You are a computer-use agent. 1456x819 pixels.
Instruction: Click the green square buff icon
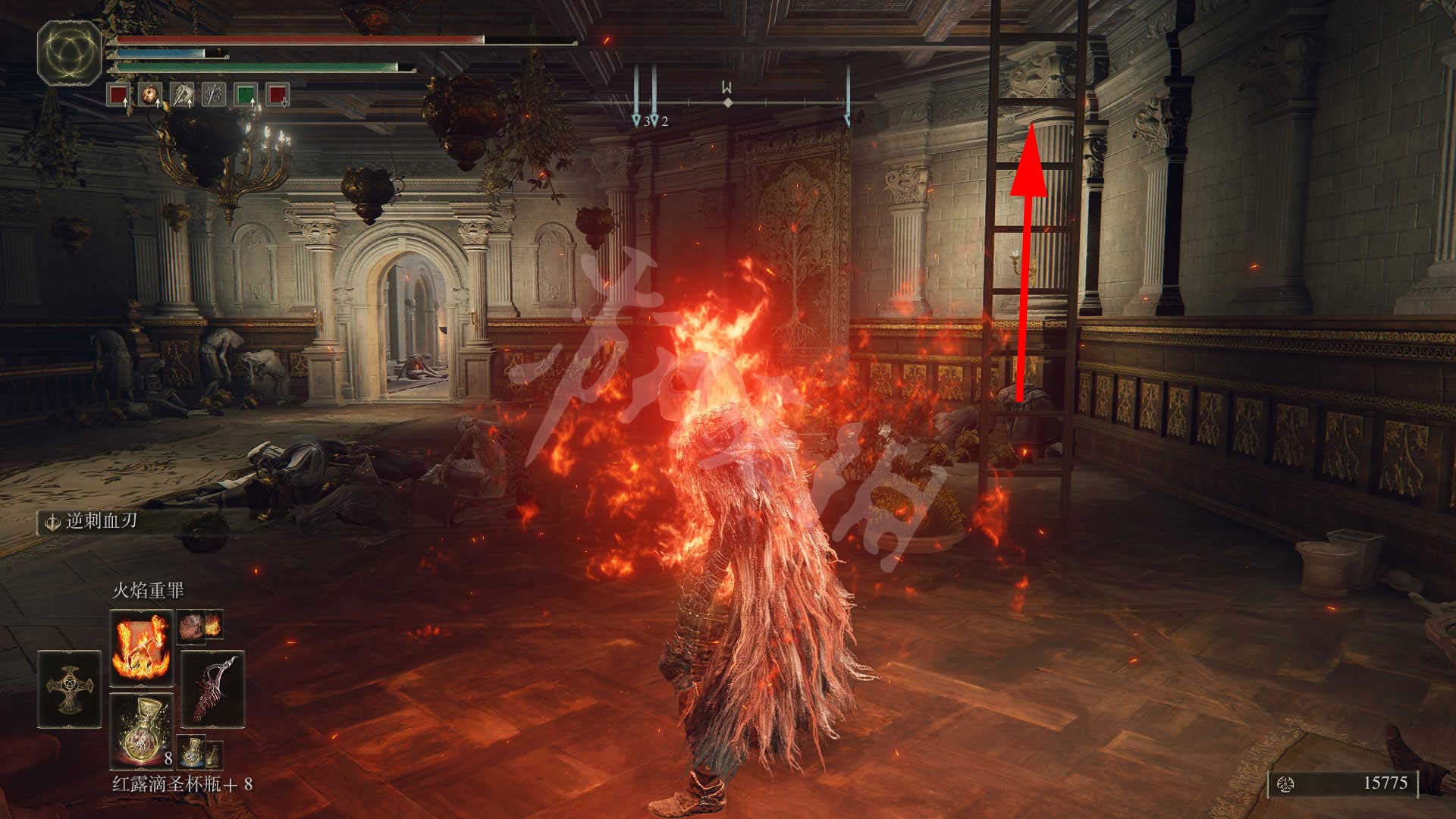pos(245,95)
